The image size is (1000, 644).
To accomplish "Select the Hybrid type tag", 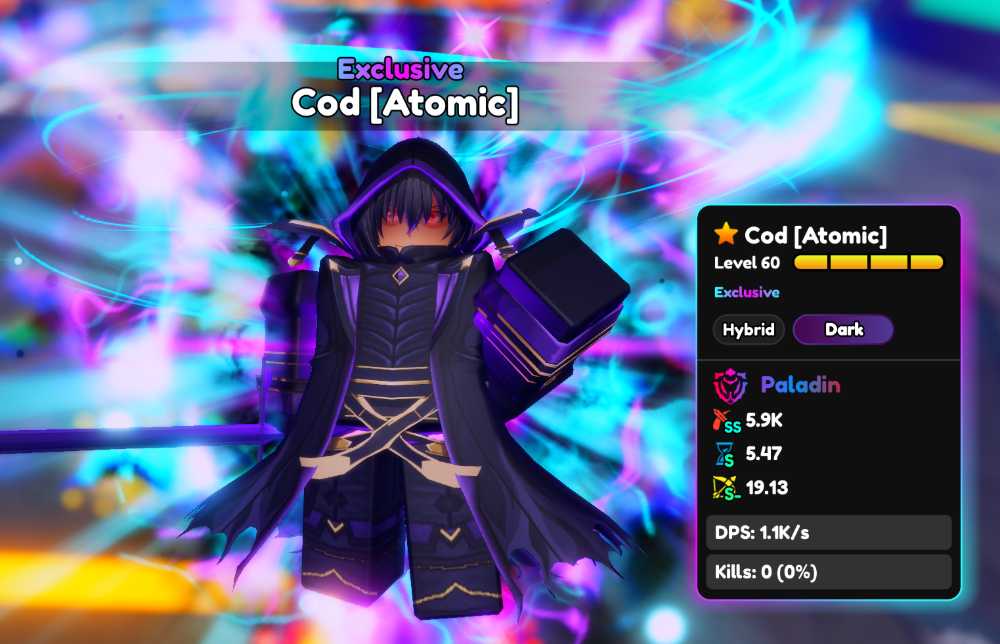I will (749, 329).
